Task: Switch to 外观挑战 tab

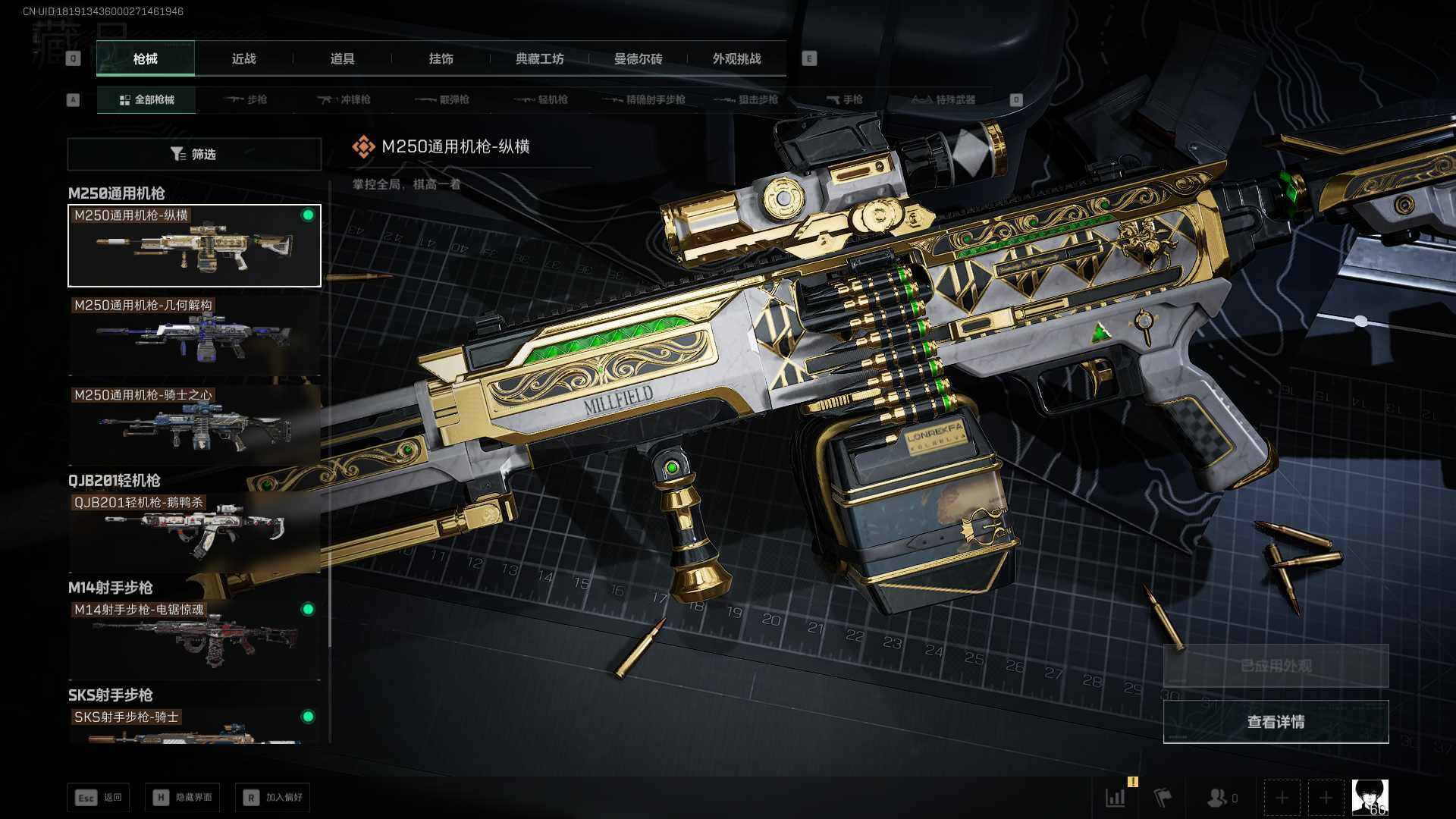Action: (x=736, y=58)
